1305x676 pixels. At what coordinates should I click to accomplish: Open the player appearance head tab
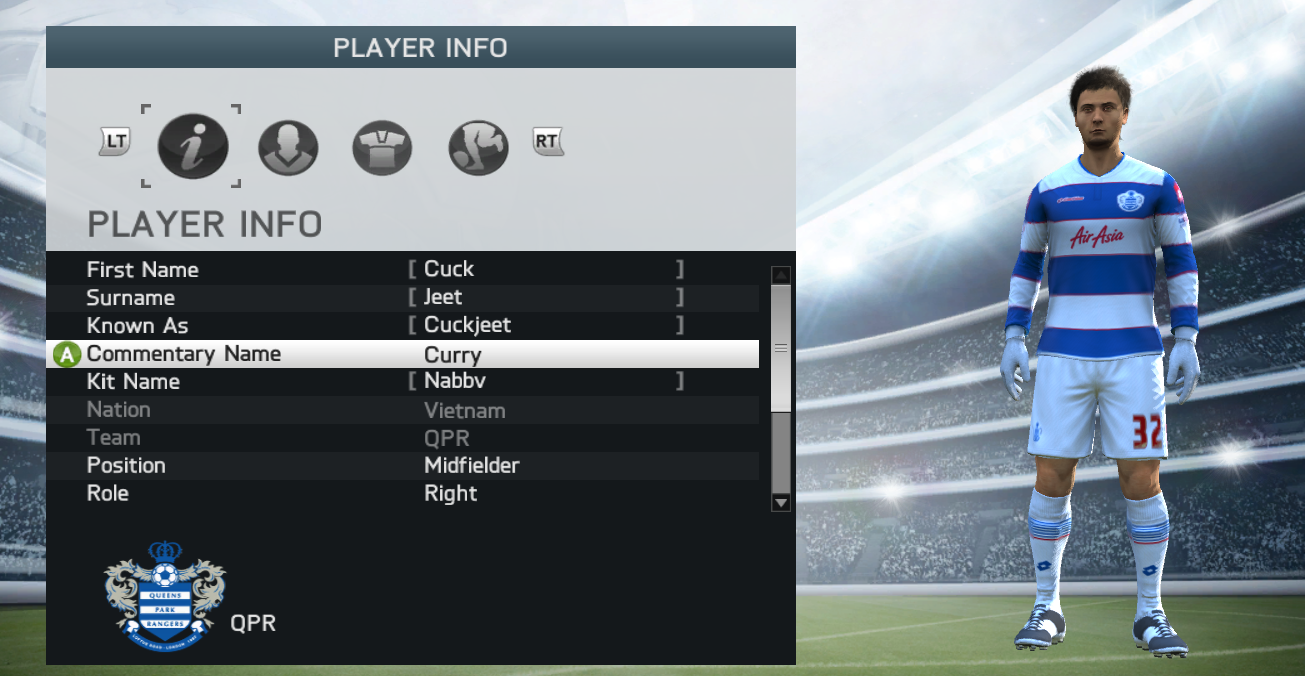[288, 148]
